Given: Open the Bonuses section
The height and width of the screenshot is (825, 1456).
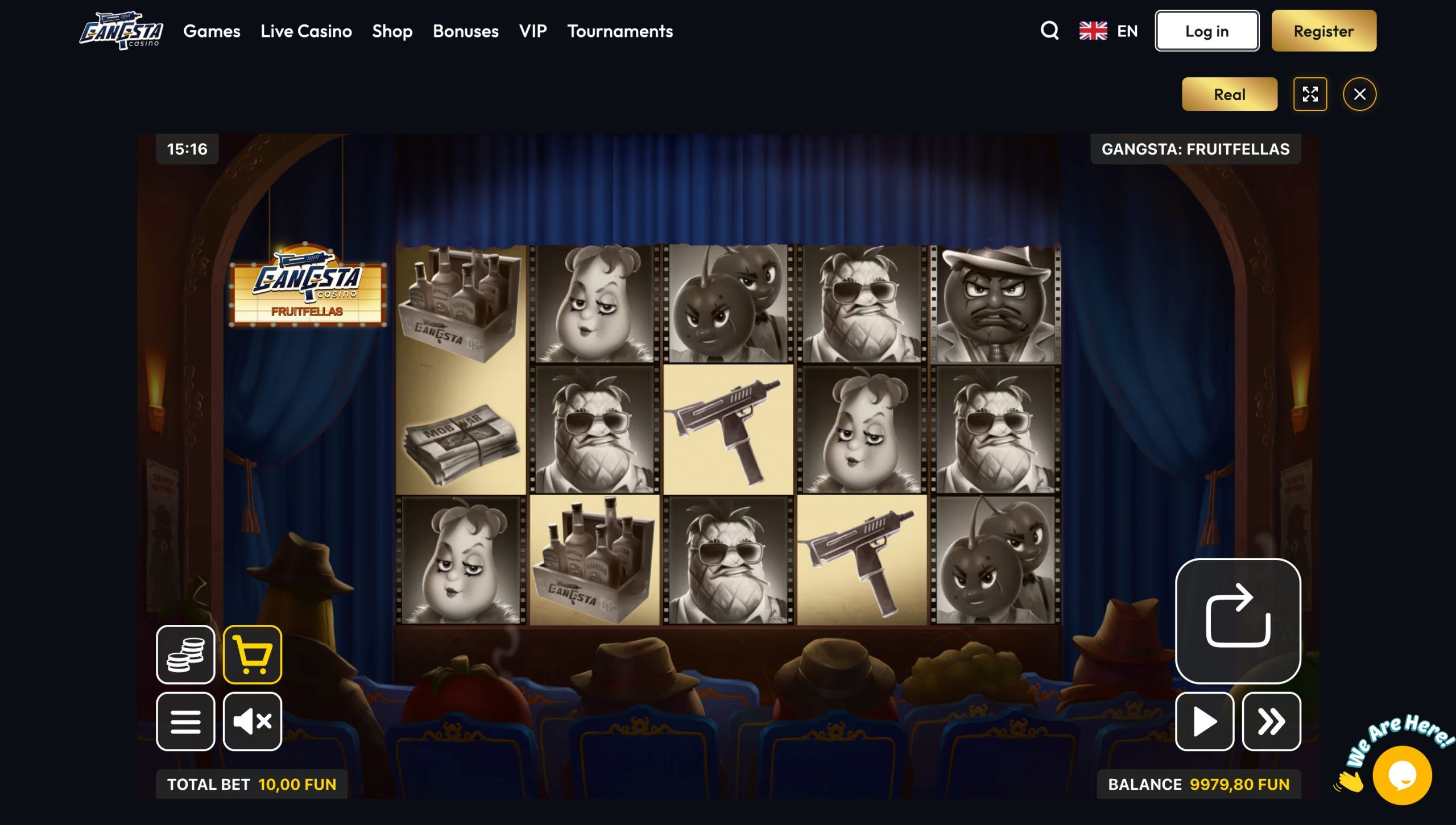Looking at the screenshot, I should tap(465, 31).
